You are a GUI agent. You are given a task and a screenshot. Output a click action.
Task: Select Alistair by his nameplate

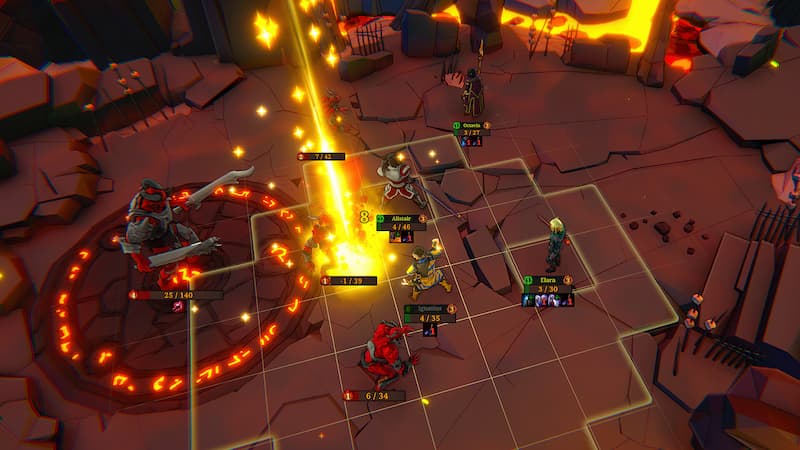pos(400,217)
